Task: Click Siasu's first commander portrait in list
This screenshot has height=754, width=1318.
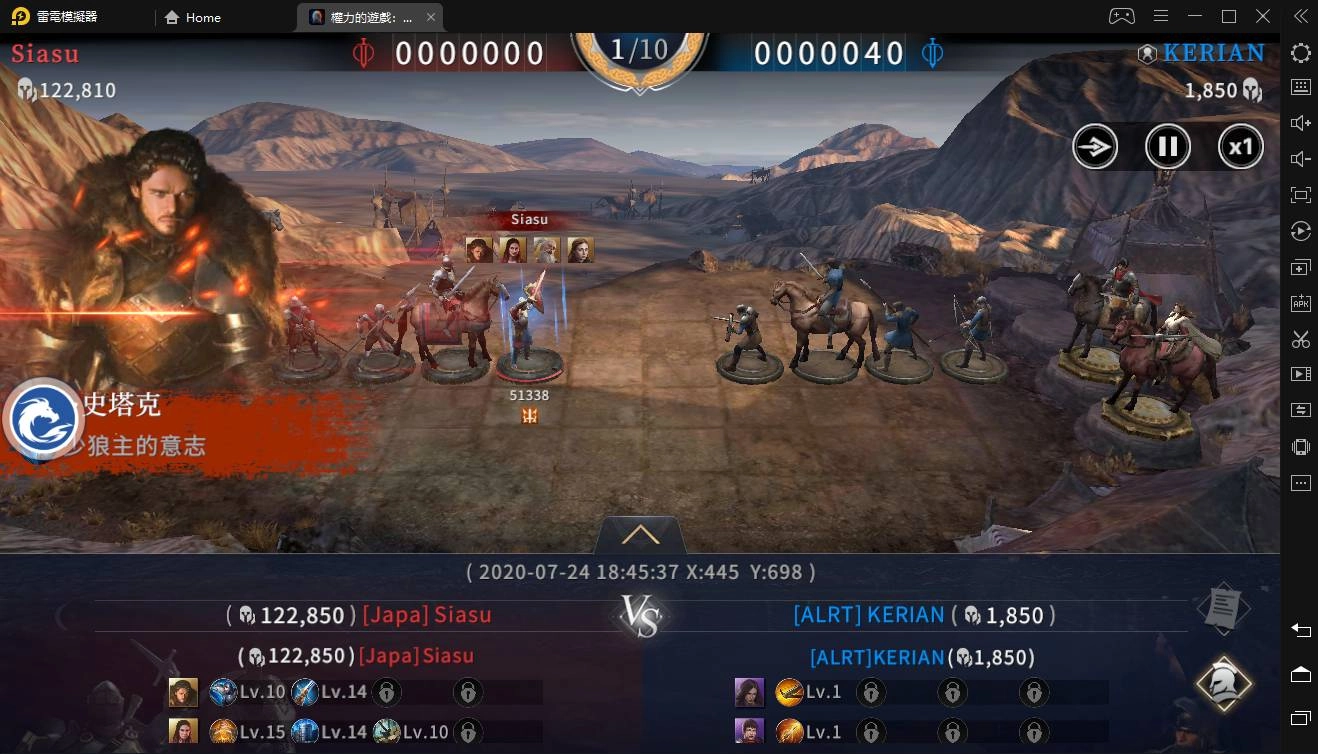Action: coord(183,691)
